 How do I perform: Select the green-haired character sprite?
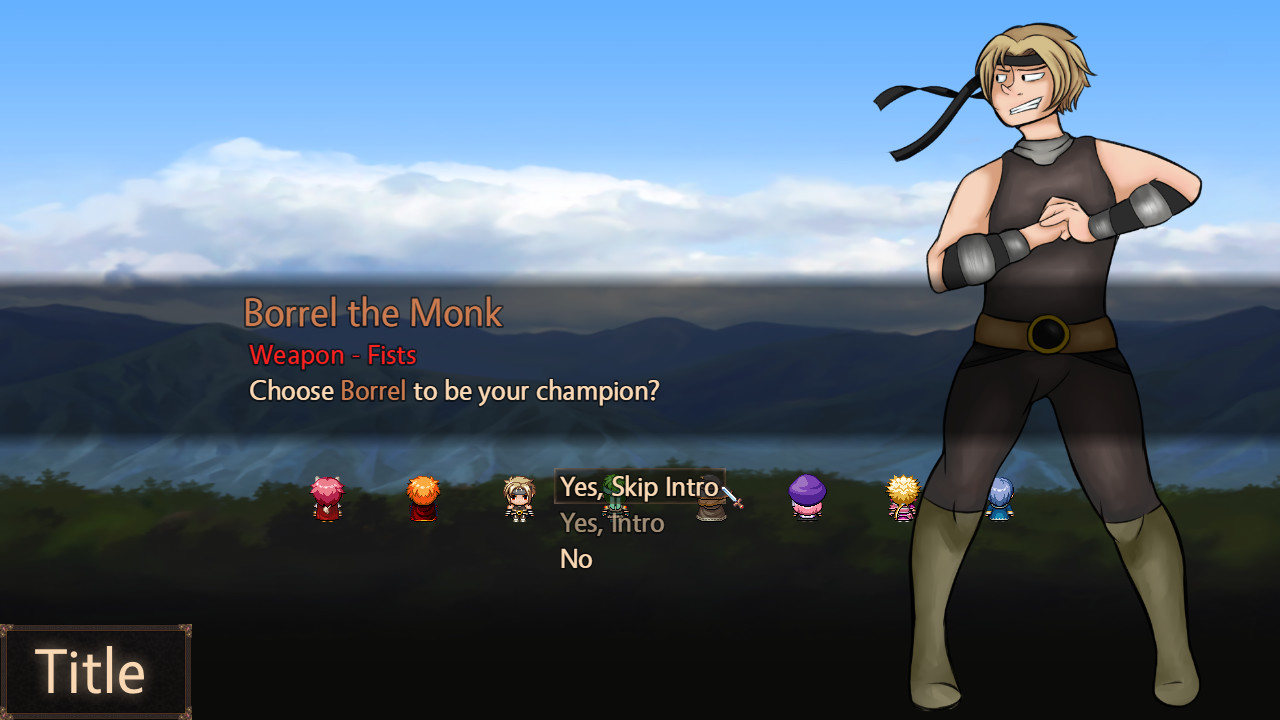(614, 500)
